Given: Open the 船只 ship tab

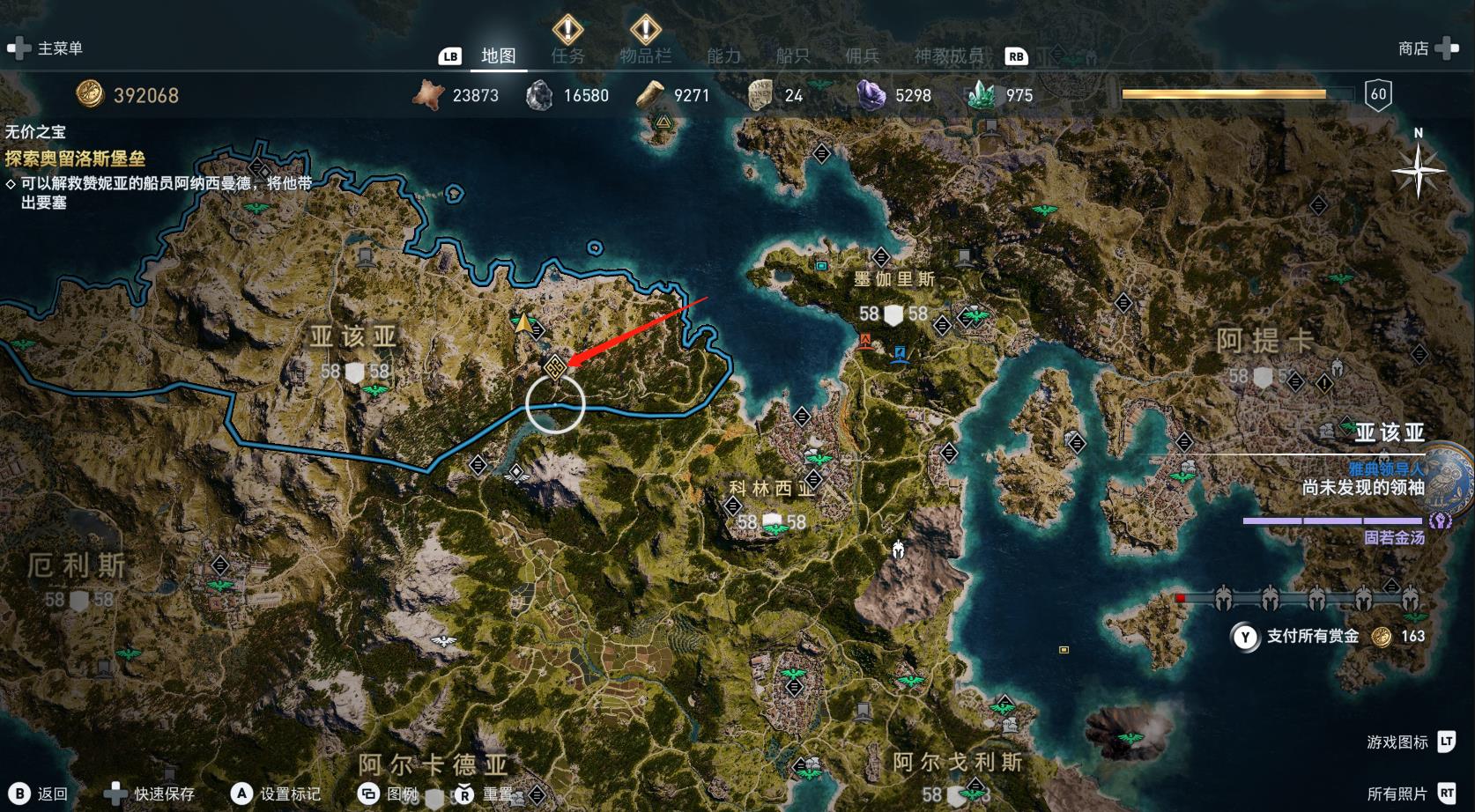Looking at the screenshot, I should (792, 55).
